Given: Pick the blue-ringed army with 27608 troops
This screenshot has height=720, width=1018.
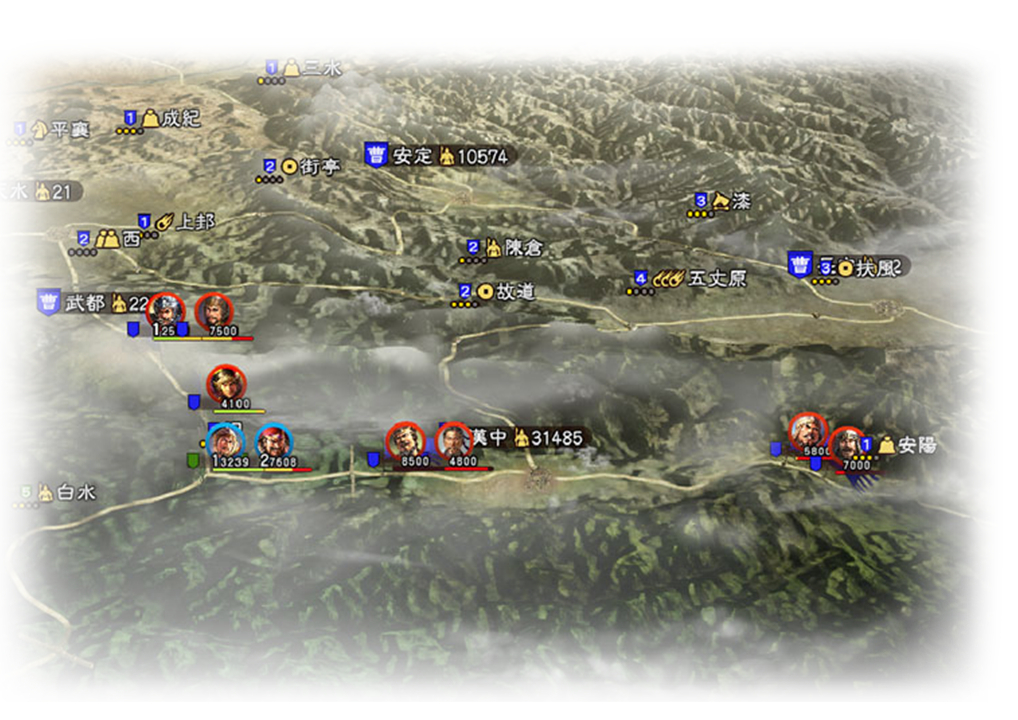Looking at the screenshot, I should coord(273,442).
